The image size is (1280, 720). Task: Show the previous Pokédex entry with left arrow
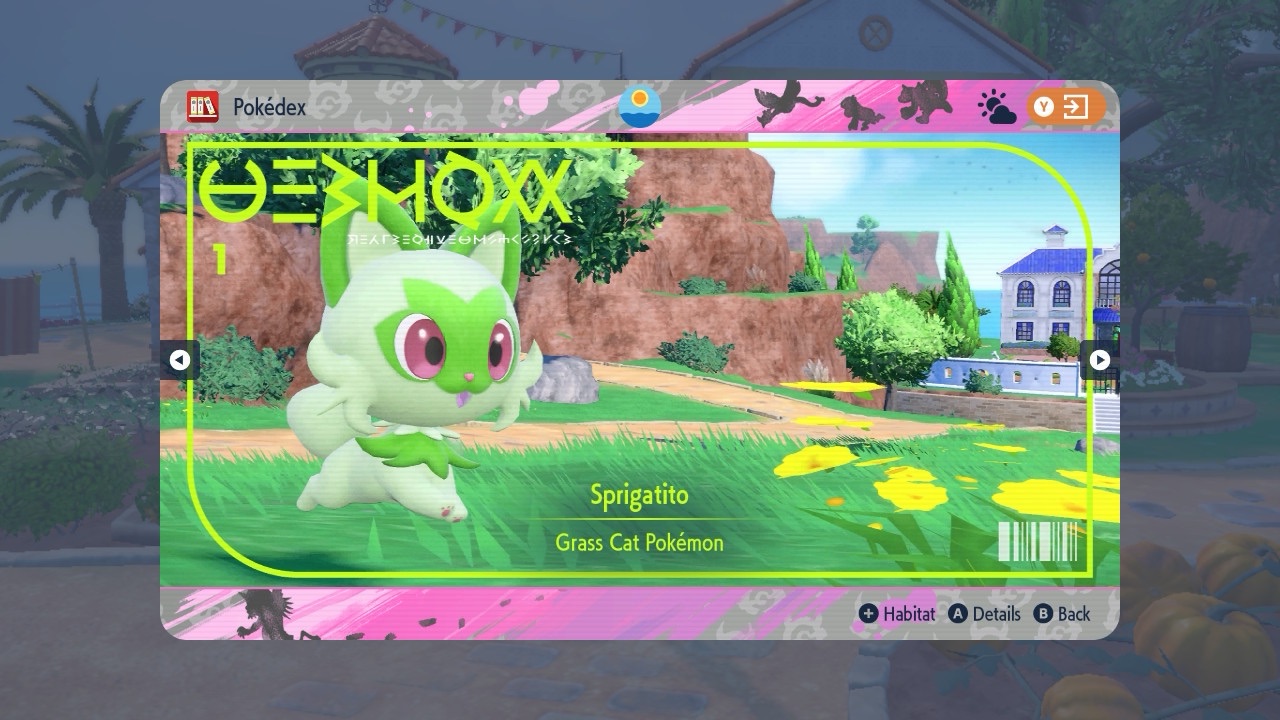pos(180,360)
